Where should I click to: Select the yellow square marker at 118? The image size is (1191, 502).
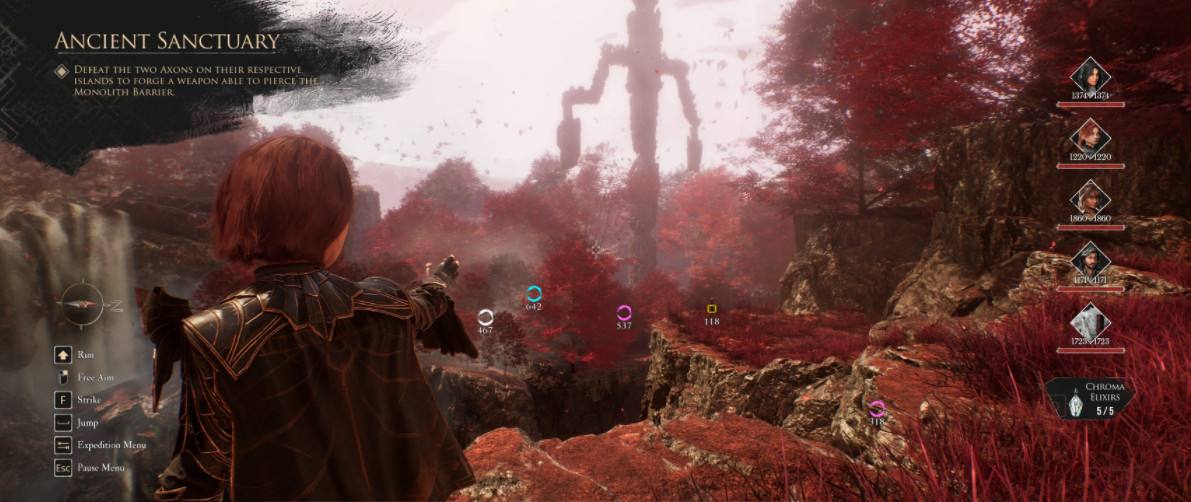[x=712, y=309]
